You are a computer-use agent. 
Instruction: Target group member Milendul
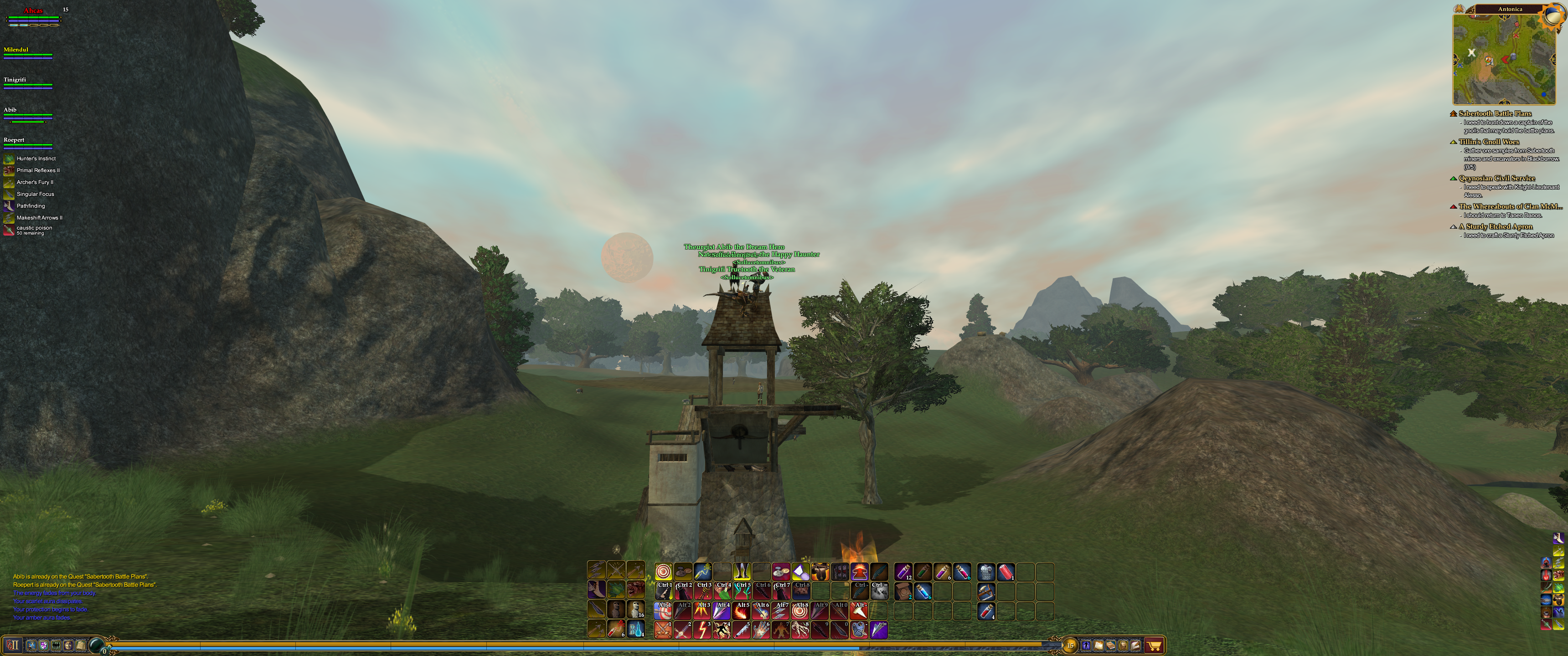tap(16, 50)
